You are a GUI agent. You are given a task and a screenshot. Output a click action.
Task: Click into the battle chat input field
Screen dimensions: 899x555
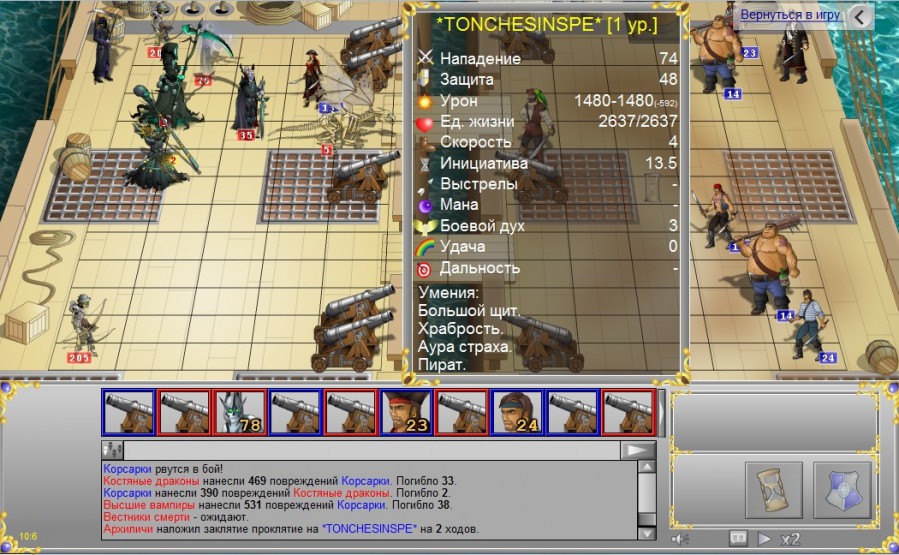point(370,451)
